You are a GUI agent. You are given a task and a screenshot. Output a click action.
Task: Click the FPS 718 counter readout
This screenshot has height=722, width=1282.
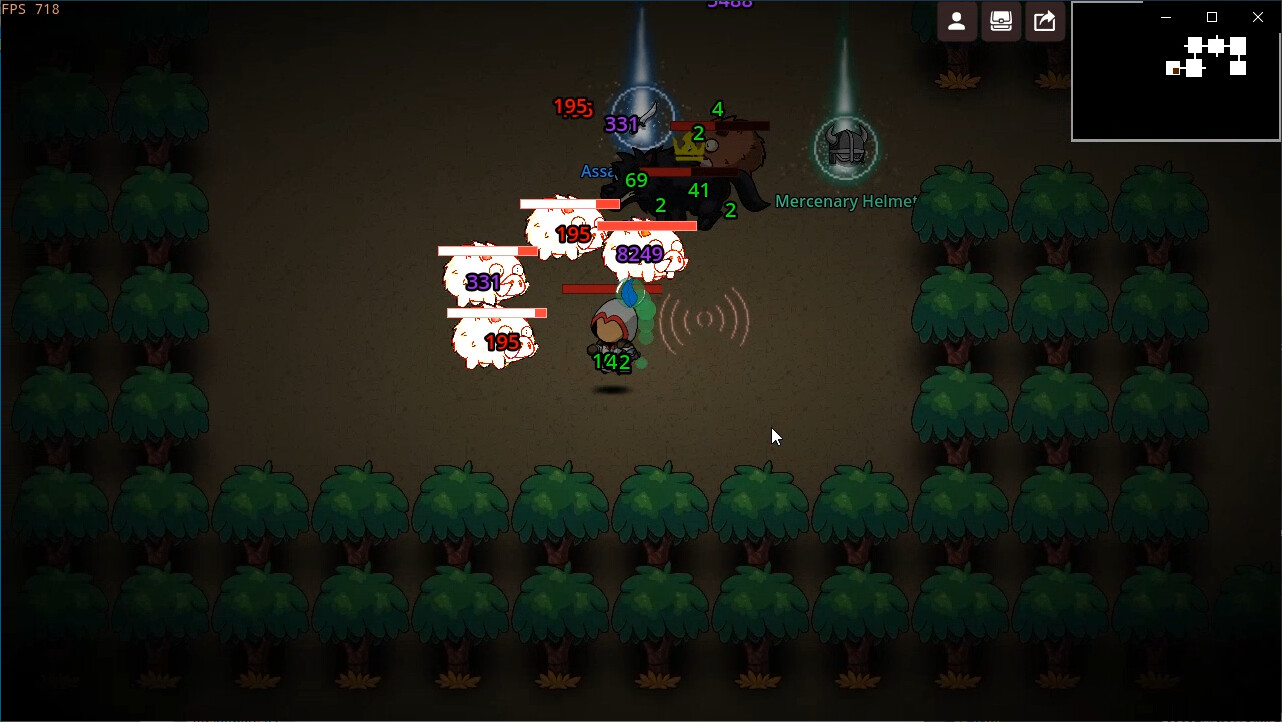tap(30, 9)
